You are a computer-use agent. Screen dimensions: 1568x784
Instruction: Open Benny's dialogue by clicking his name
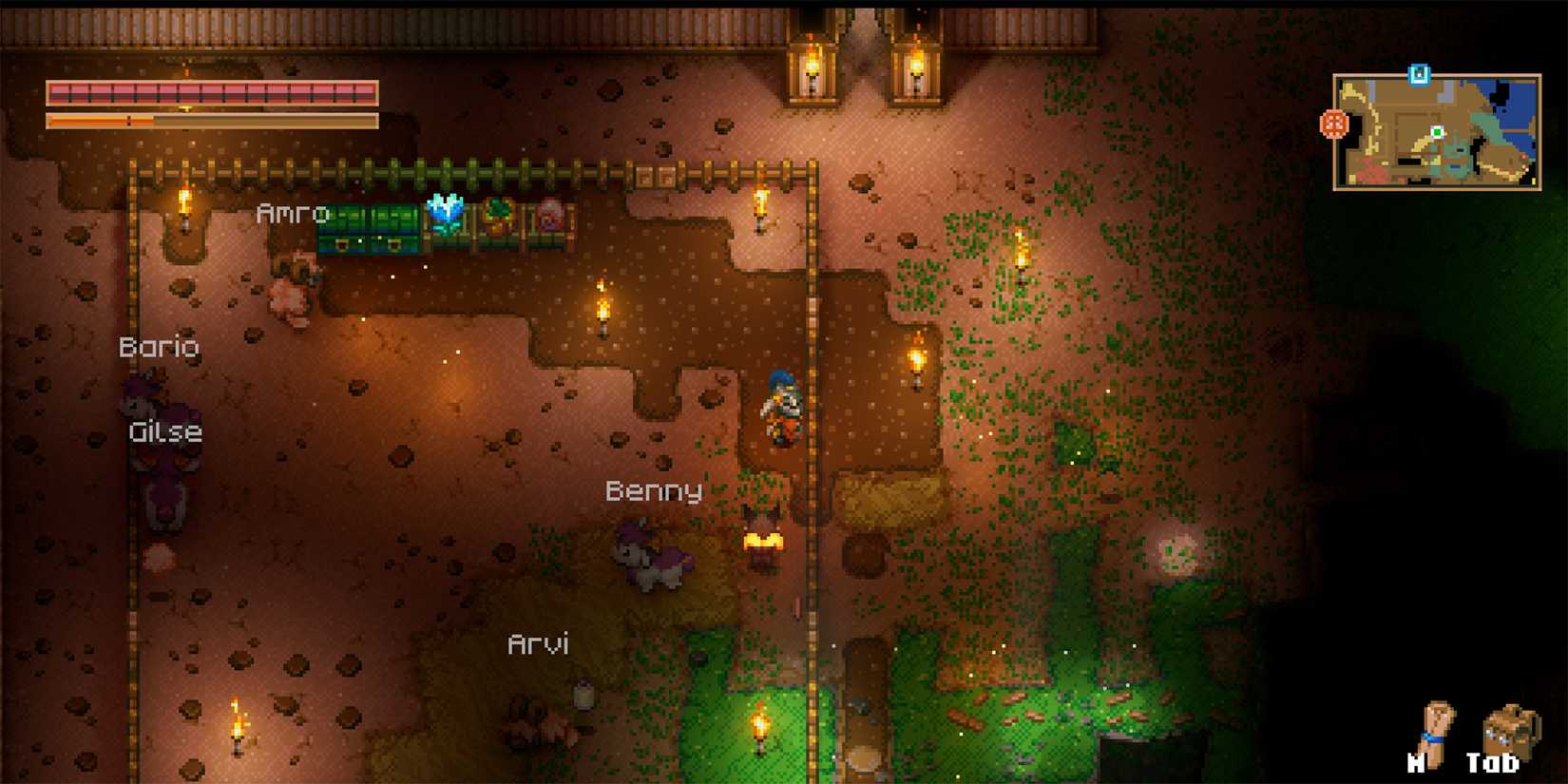coord(656,492)
